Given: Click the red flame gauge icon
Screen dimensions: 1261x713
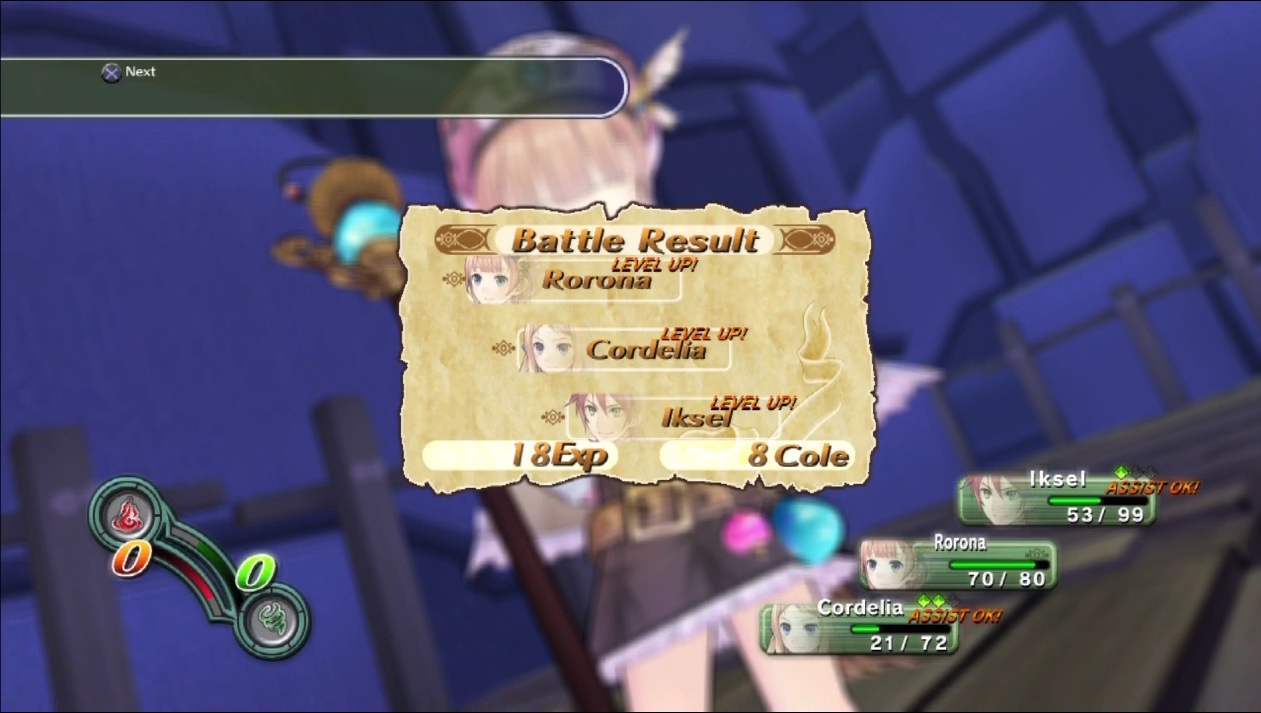Looking at the screenshot, I should click(126, 515).
